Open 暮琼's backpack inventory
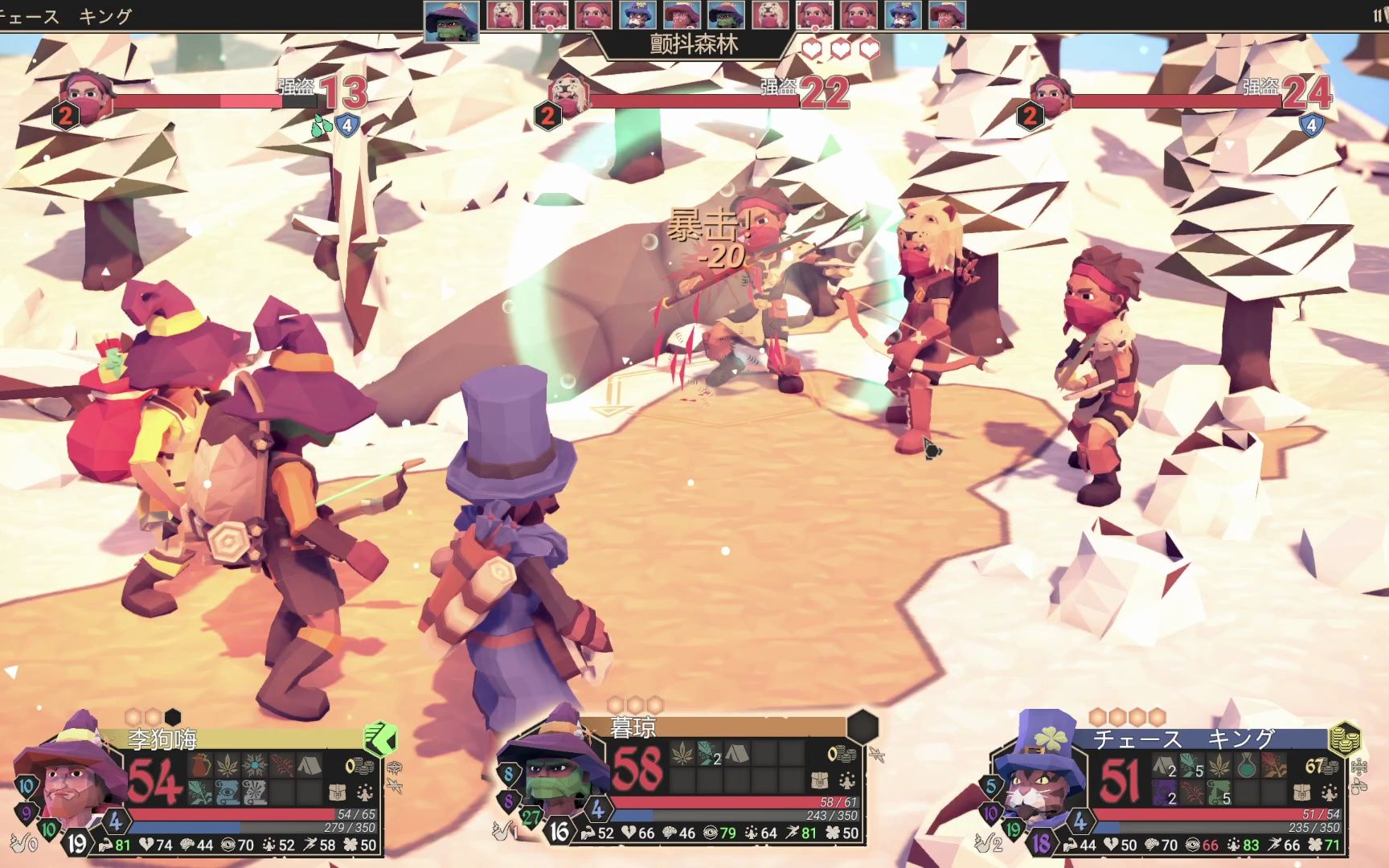This screenshot has height=868, width=1389. [x=821, y=780]
